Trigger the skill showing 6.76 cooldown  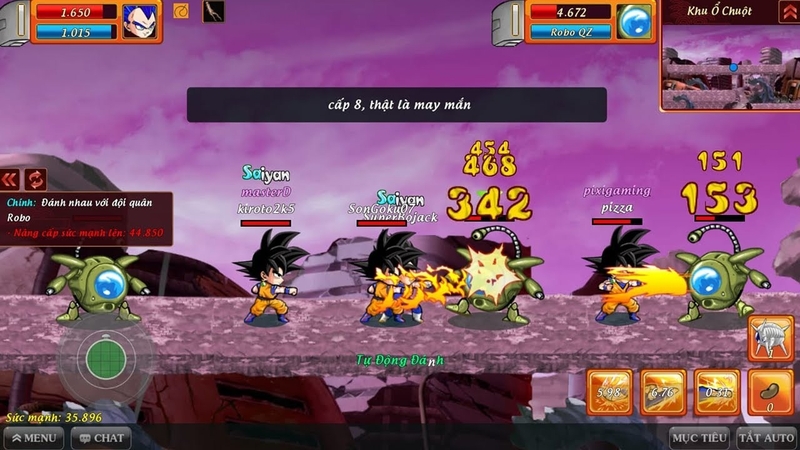[662, 392]
